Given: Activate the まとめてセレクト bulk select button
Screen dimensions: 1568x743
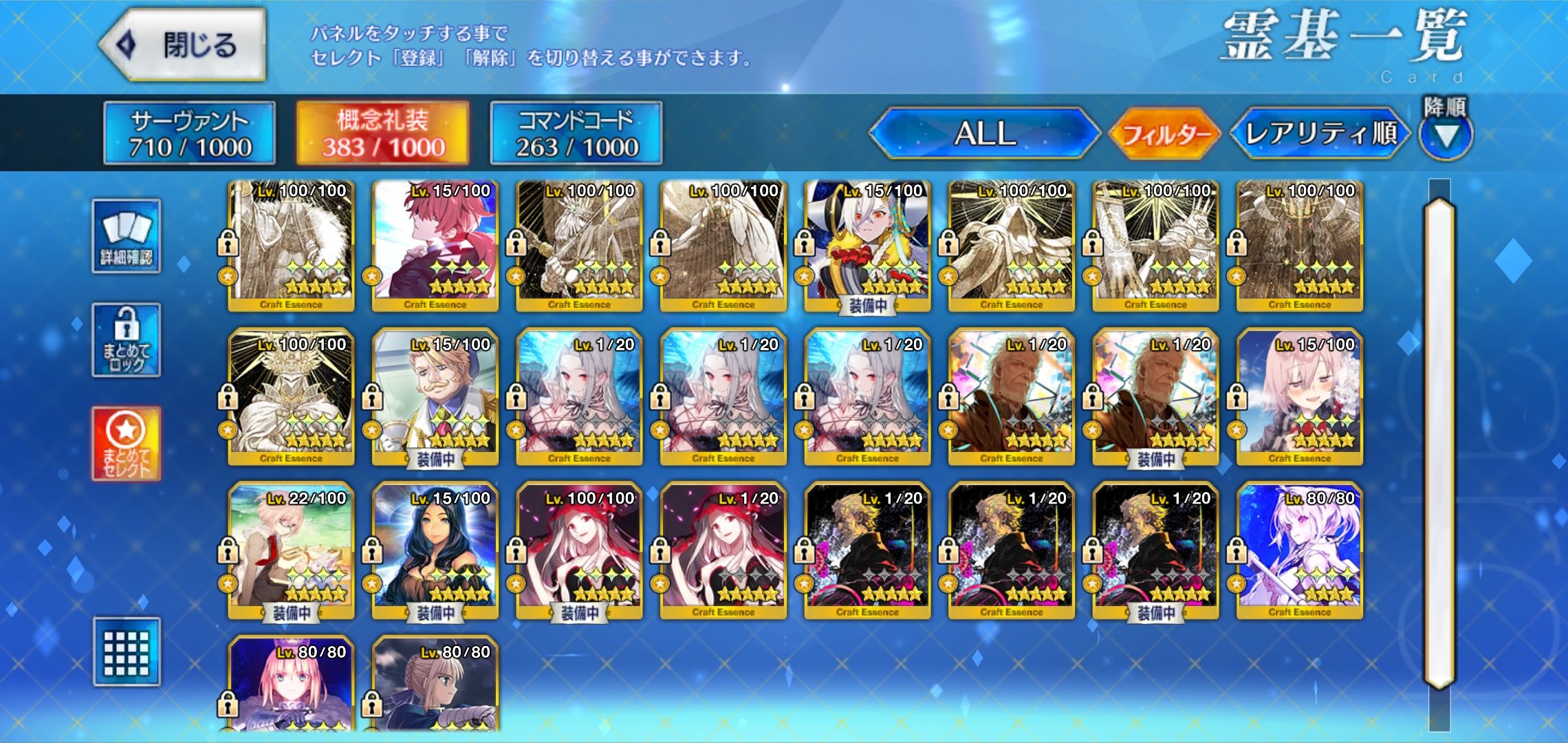Looking at the screenshot, I should 127,444.
